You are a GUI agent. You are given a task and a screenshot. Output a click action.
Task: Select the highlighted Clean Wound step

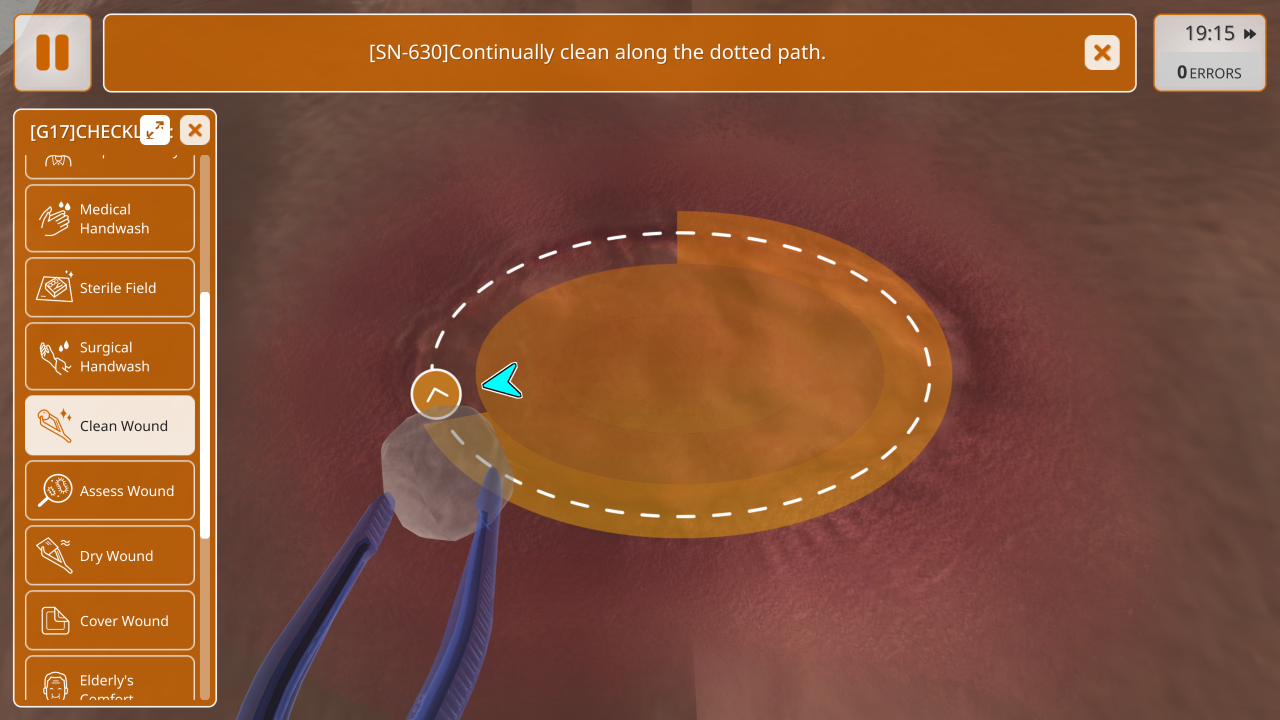(110, 425)
